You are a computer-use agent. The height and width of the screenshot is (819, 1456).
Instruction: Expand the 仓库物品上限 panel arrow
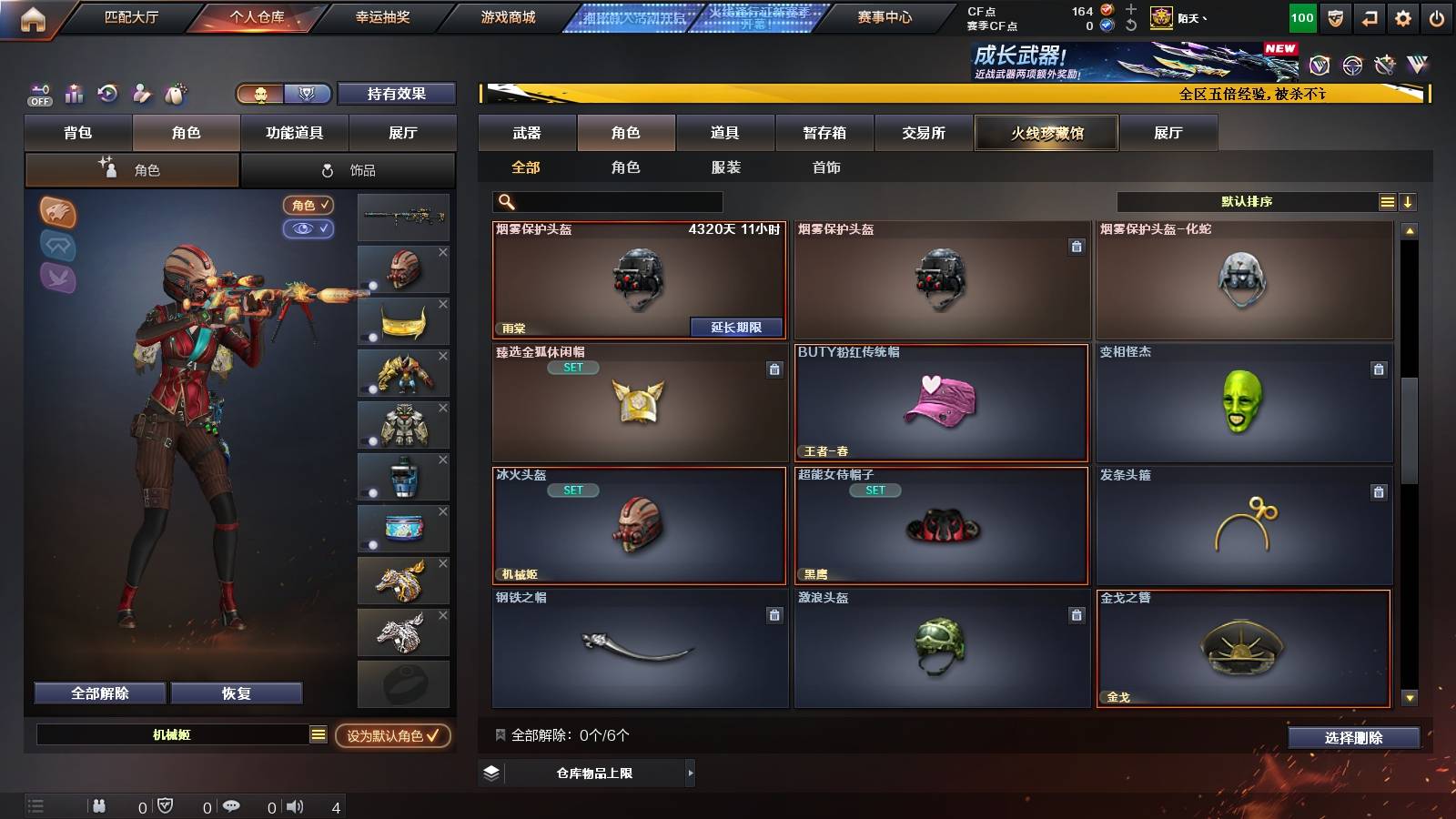click(689, 775)
